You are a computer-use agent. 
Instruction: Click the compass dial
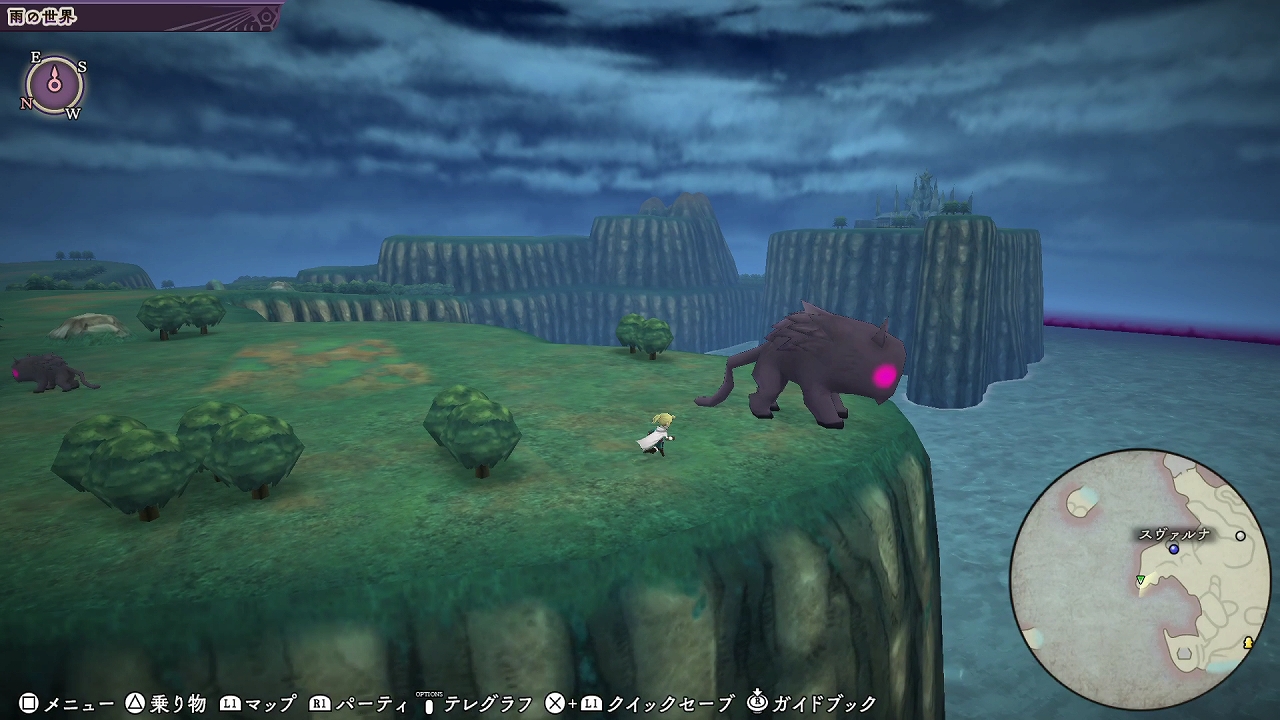click(x=54, y=85)
